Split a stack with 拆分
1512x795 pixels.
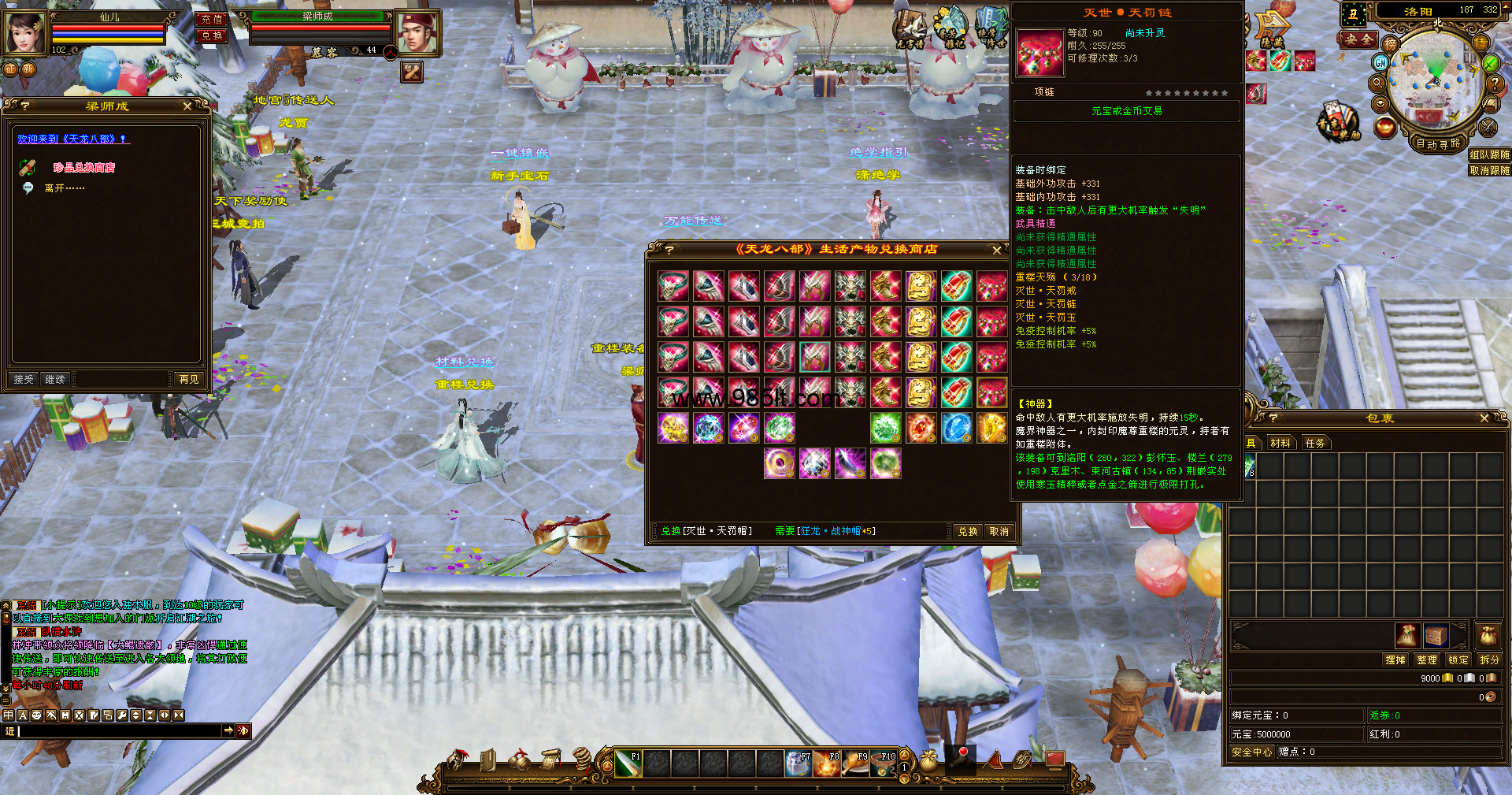click(x=1489, y=660)
